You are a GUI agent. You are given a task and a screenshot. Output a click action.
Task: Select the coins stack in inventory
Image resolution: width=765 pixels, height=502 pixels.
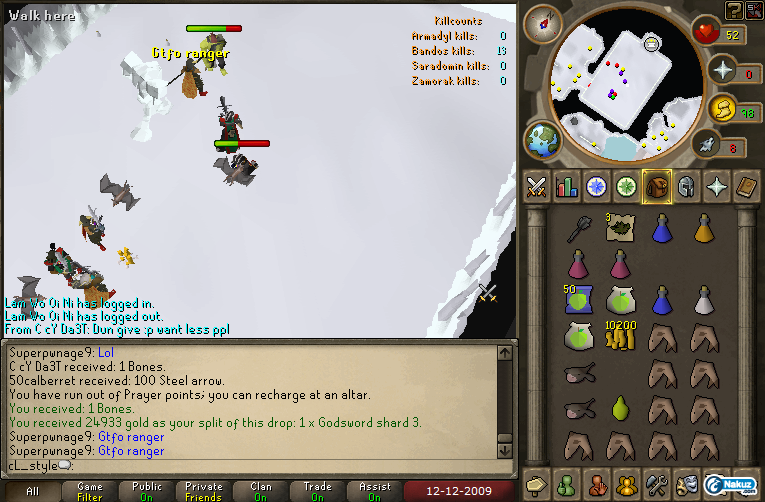tap(620, 337)
